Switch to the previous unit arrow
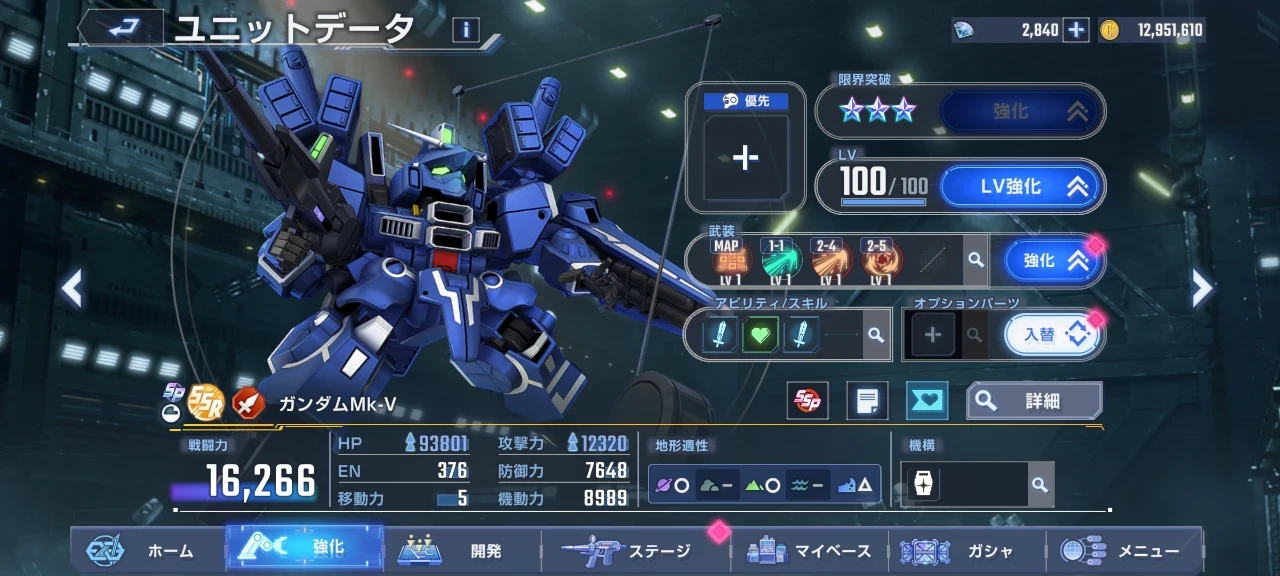This screenshot has width=1280, height=576. click(71, 289)
